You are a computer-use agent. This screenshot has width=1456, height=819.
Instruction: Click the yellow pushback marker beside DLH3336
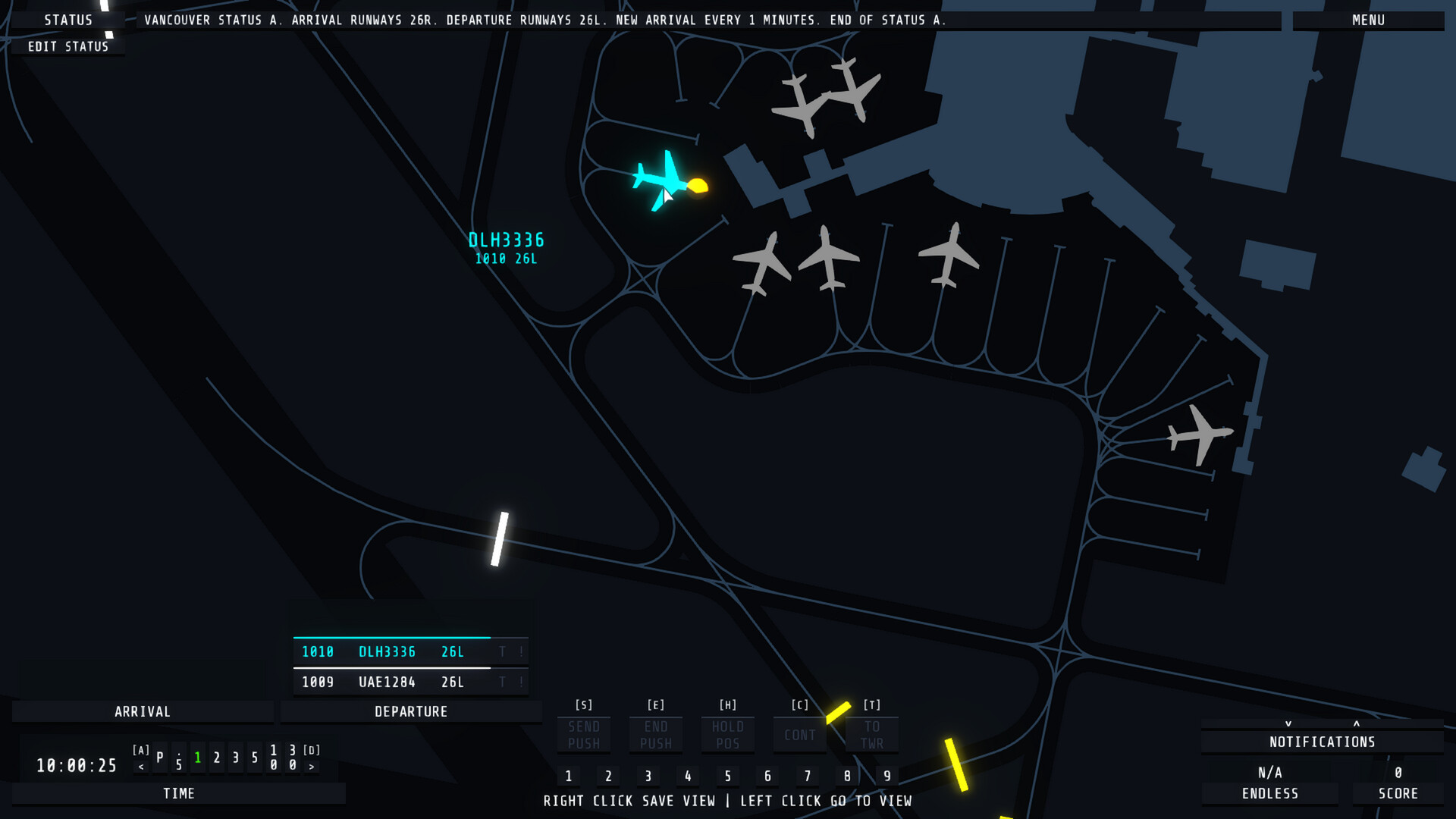(x=696, y=184)
